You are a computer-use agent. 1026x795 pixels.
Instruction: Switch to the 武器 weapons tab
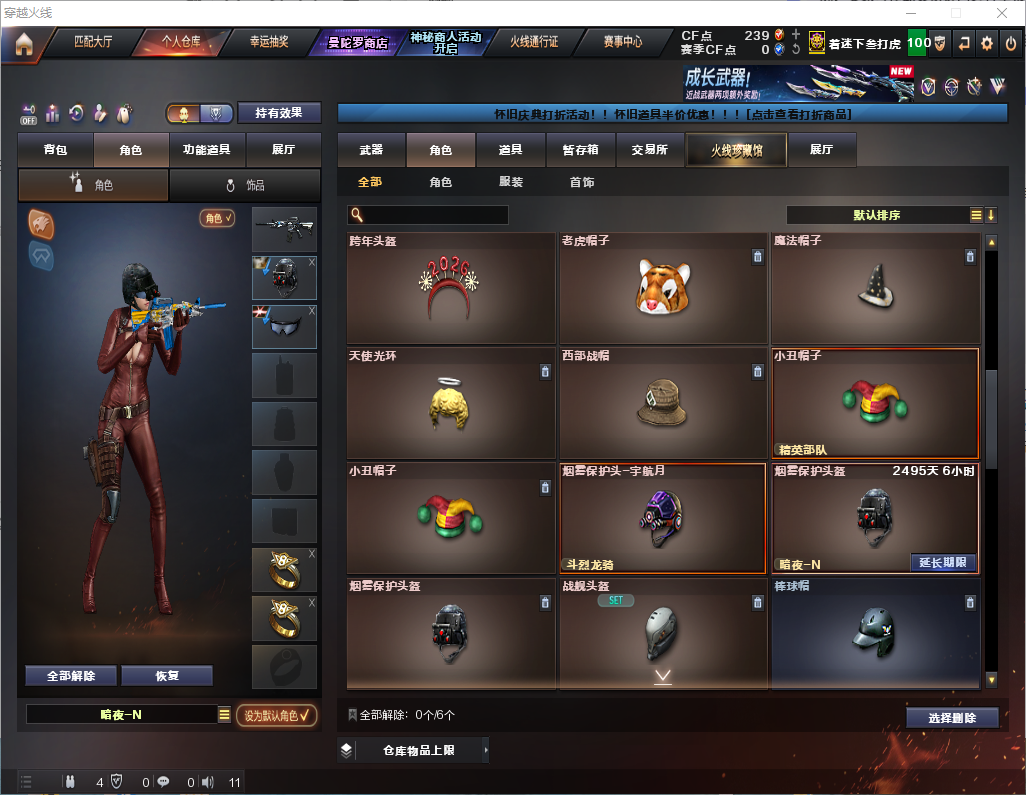point(371,150)
